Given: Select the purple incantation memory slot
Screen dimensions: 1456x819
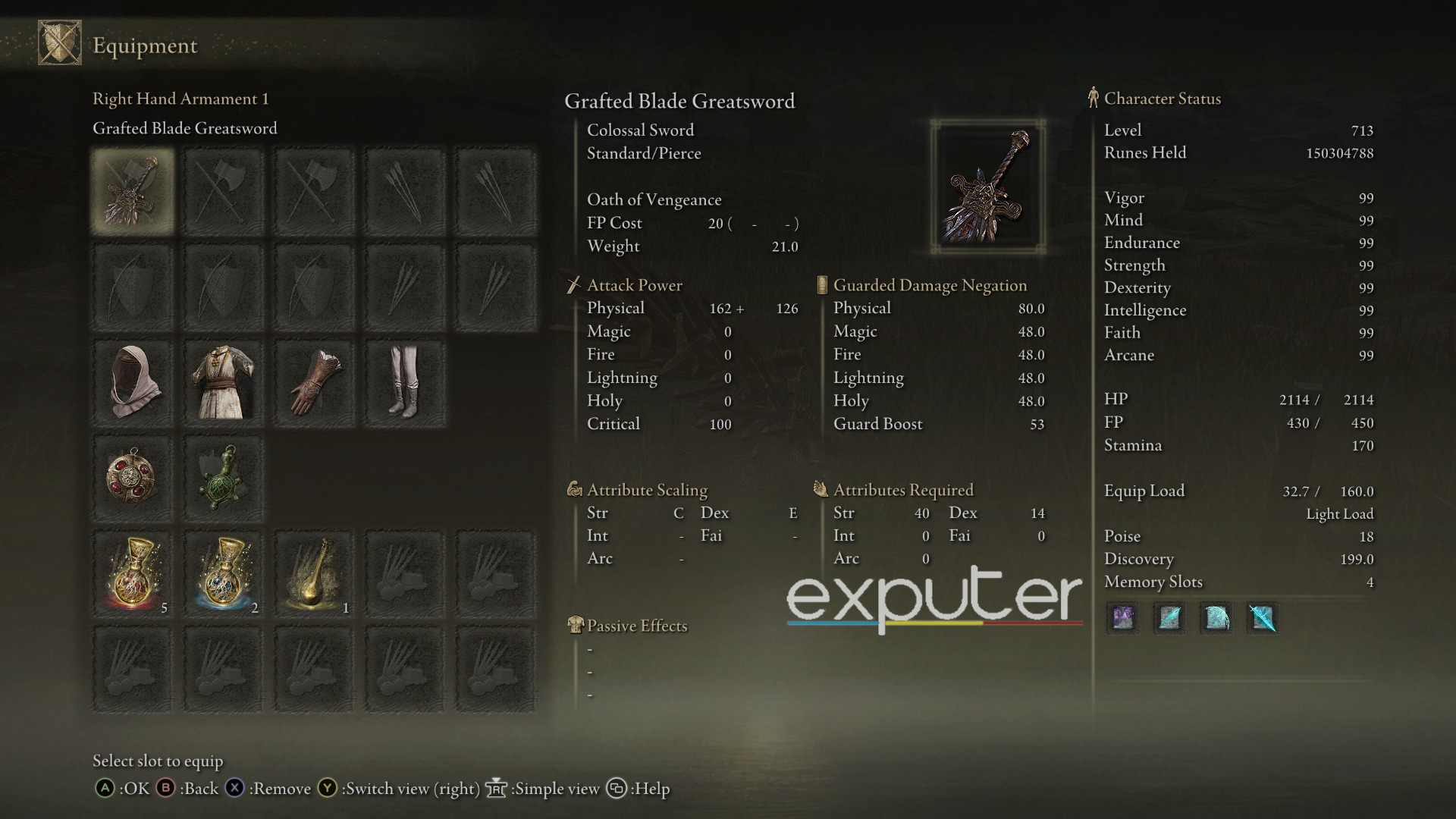Looking at the screenshot, I should pyautogui.click(x=1122, y=618).
